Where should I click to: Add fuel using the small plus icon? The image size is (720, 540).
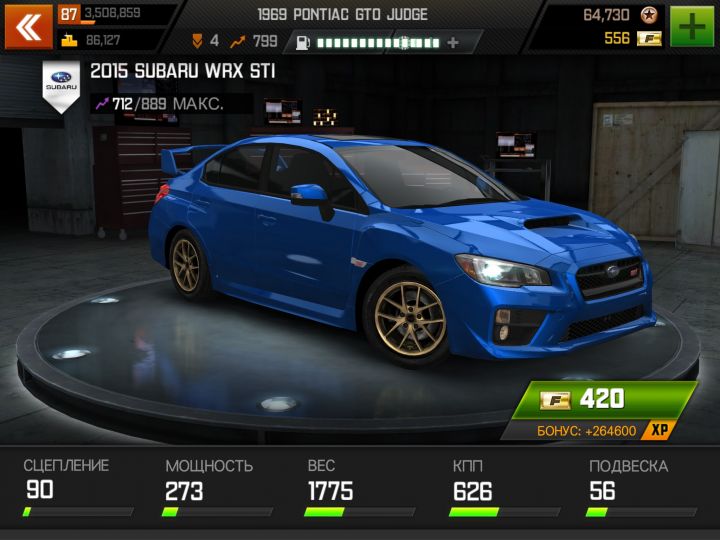pyautogui.click(x=453, y=42)
